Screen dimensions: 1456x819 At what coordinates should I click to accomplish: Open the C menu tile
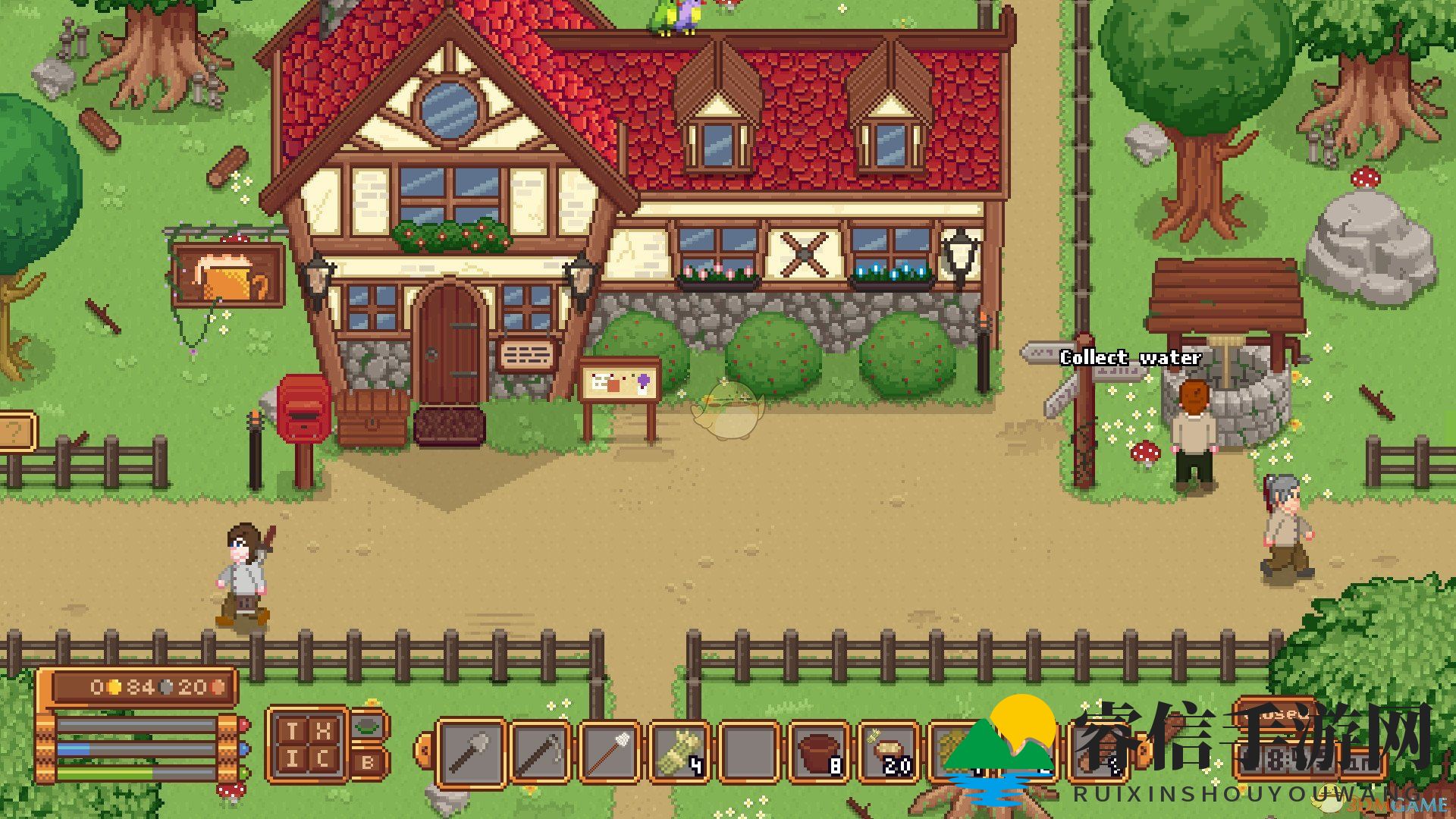(x=323, y=759)
